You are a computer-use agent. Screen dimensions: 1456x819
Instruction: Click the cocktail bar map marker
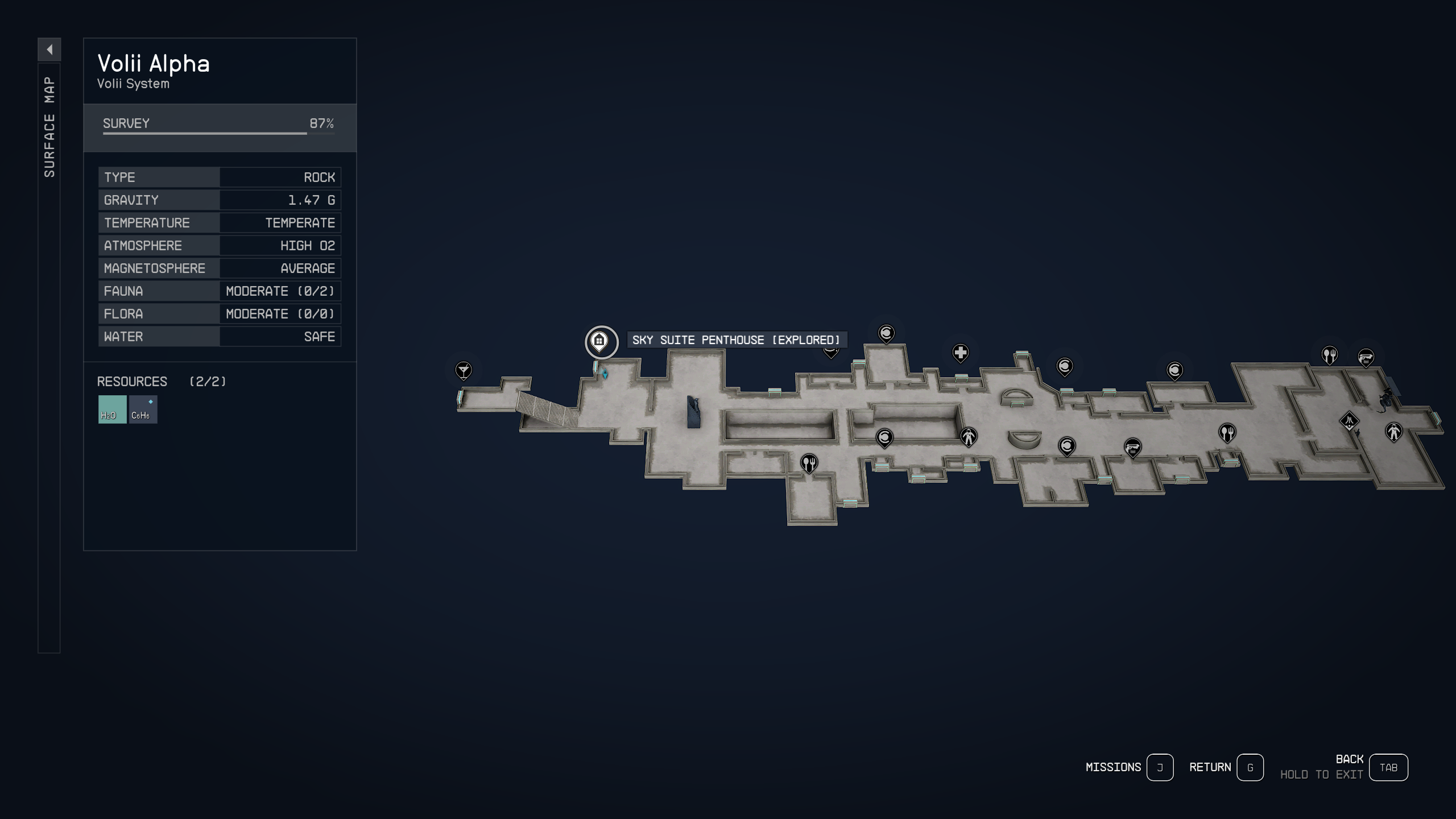(464, 370)
